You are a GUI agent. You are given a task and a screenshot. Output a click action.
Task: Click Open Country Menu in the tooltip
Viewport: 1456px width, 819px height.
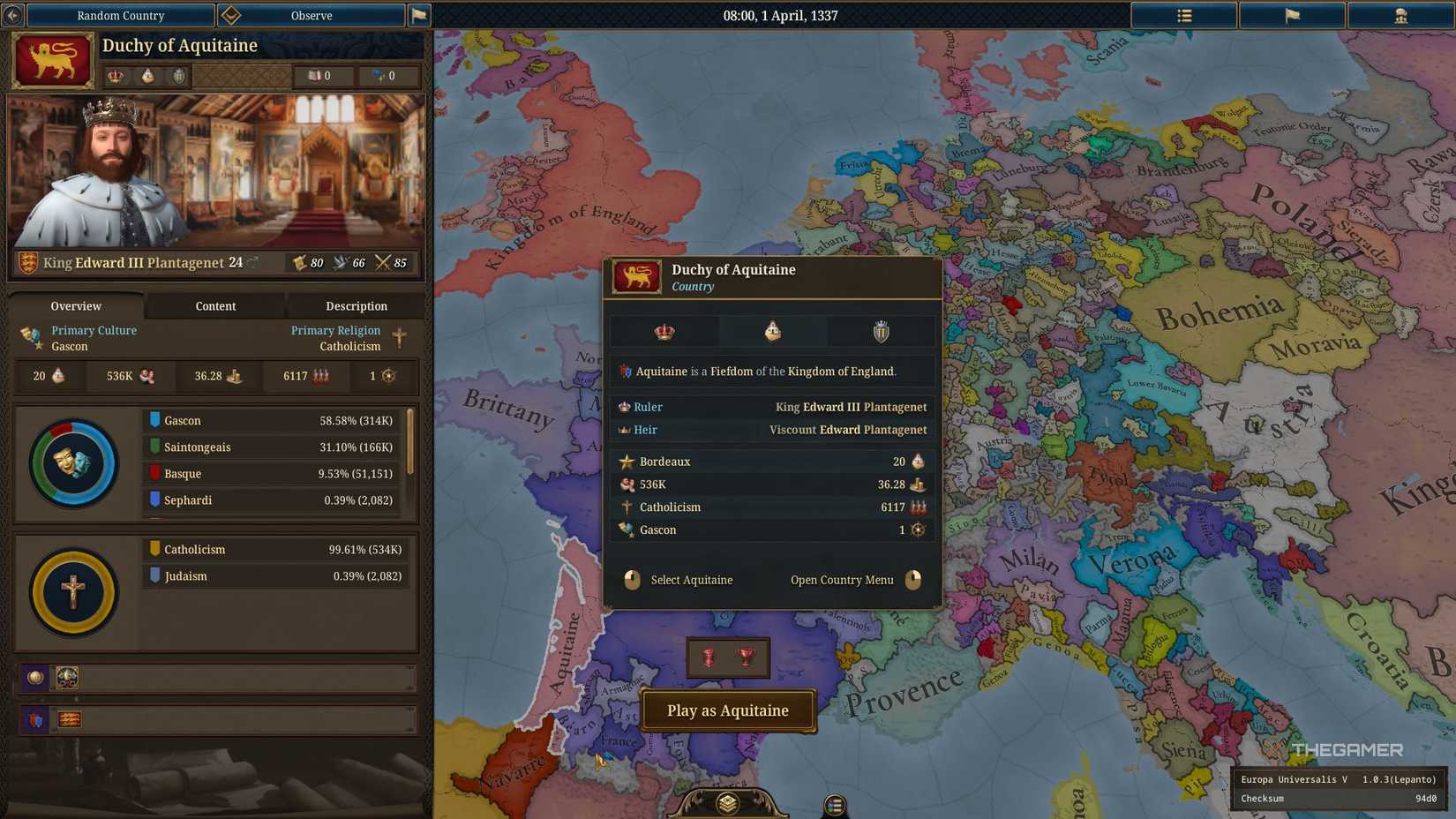[841, 580]
